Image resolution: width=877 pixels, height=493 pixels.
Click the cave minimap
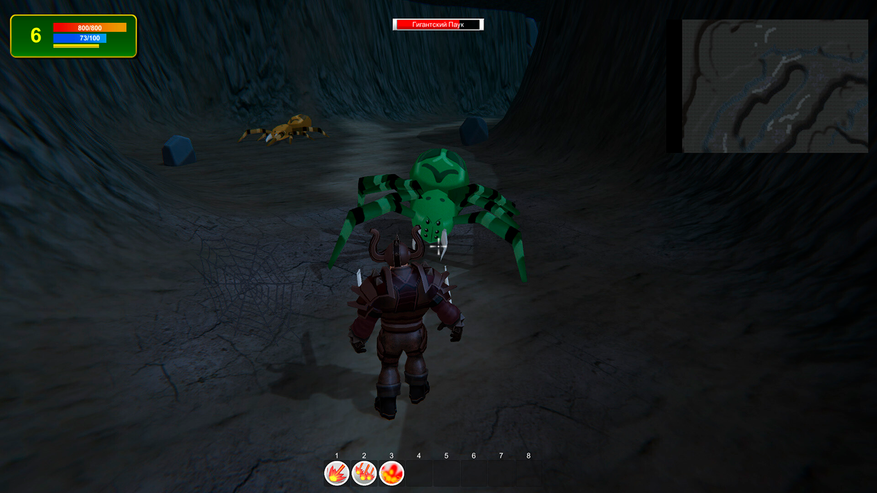[x=774, y=86]
